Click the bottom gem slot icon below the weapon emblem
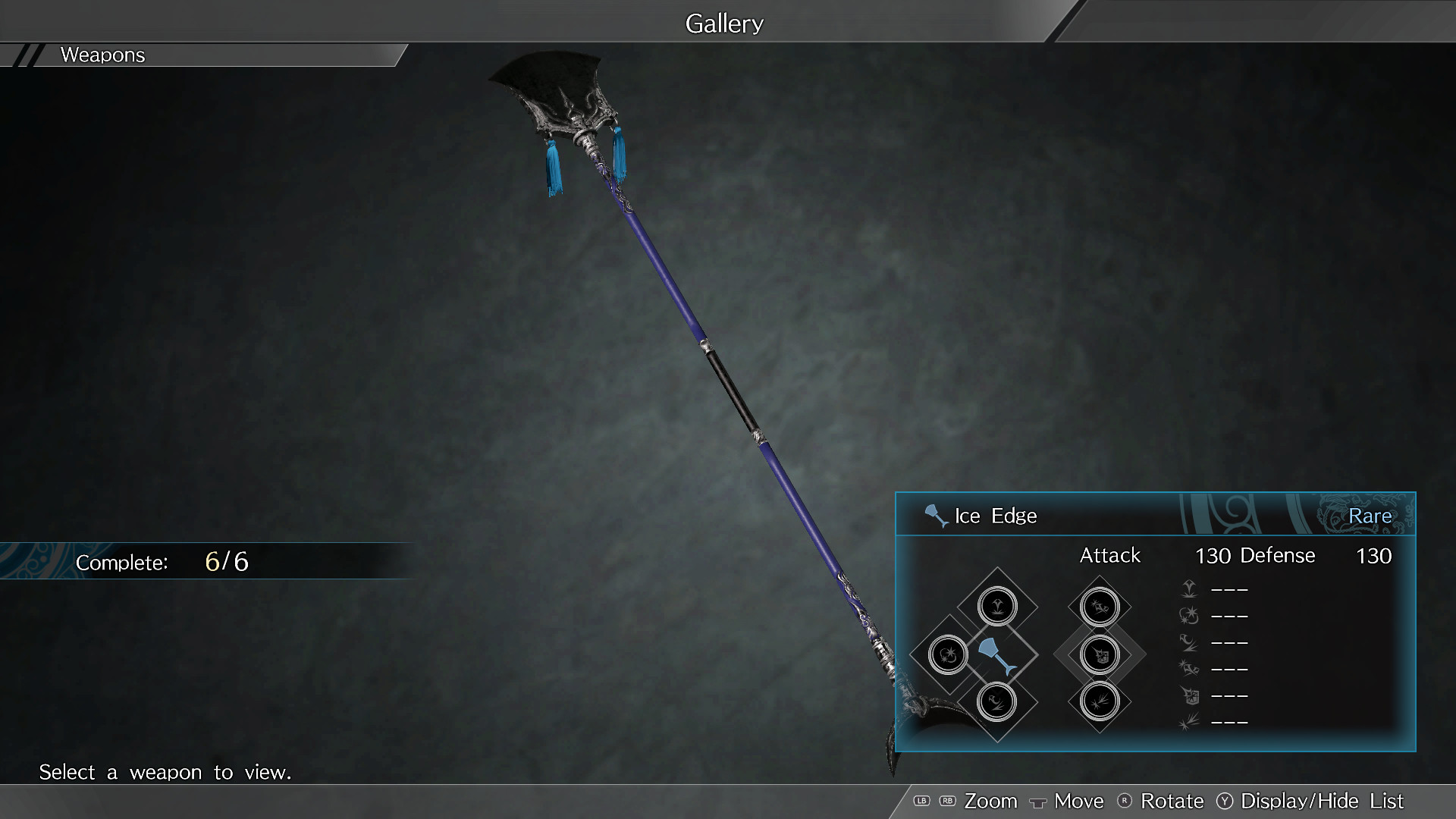Image resolution: width=1456 pixels, height=819 pixels. [x=997, y=703]
